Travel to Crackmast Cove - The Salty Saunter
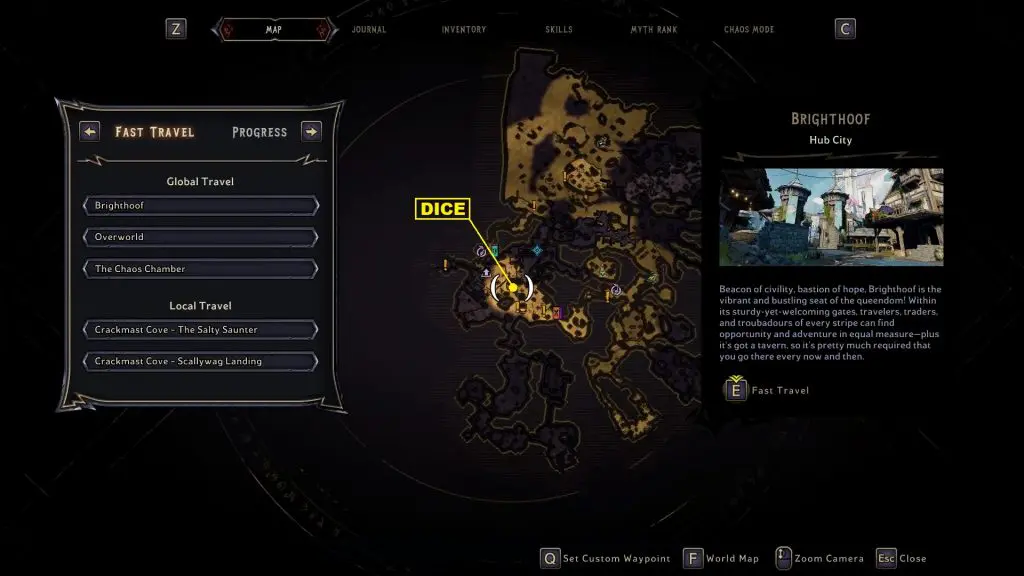Image resolution: width=1024 pixels, height=576 pixels. [x=201, y=330]
